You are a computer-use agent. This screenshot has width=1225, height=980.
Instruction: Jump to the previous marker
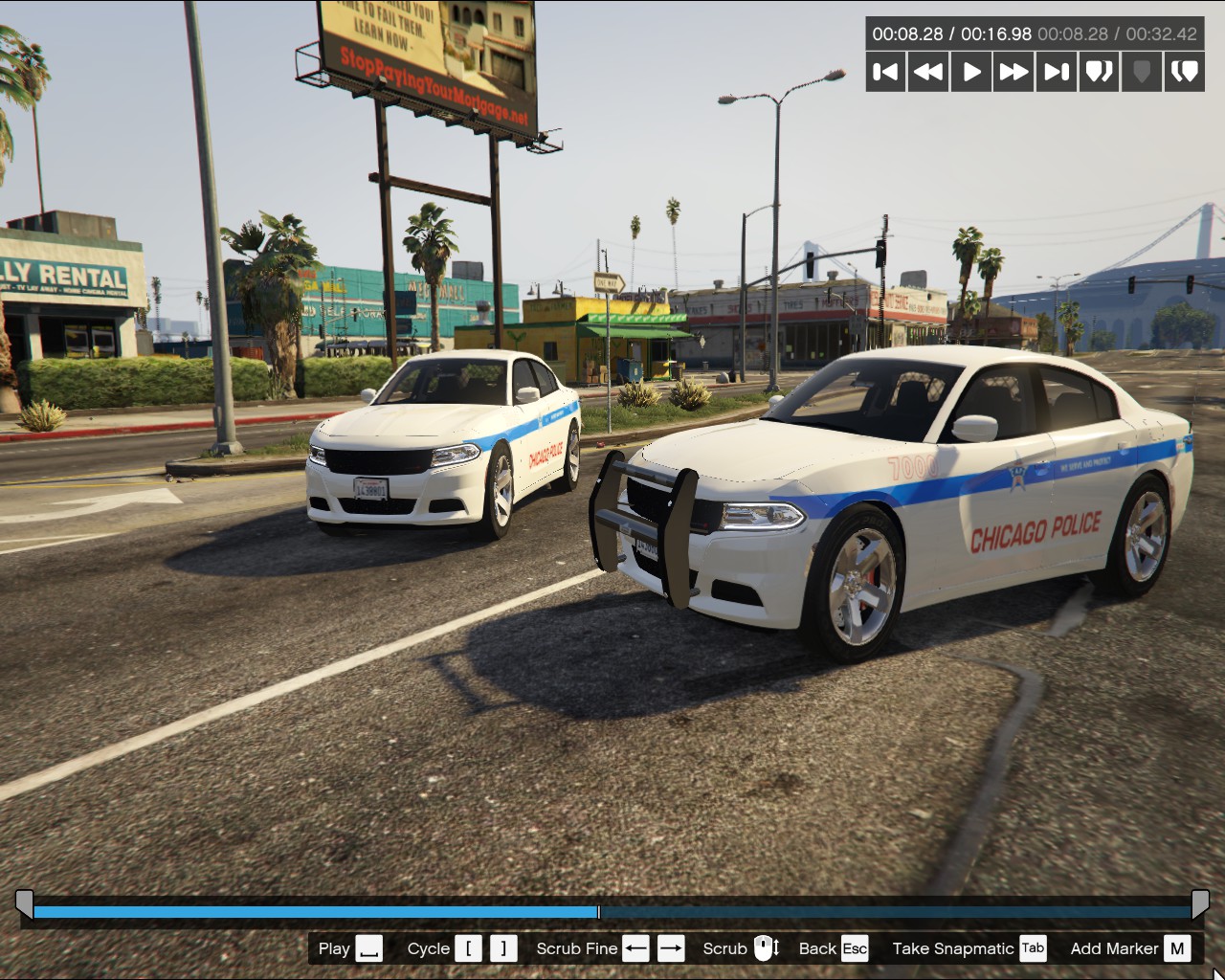[1099, 72]
